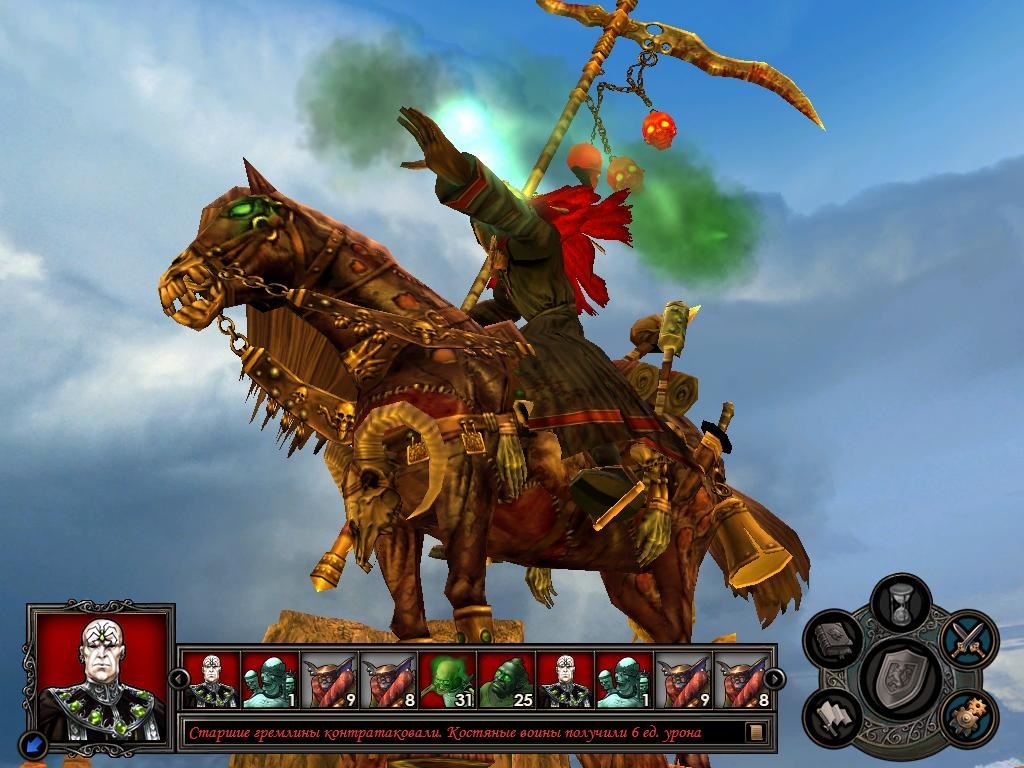Select the green skeleton stack numbered 31
The image size is (1024, 768).
(x=447, y=680)
